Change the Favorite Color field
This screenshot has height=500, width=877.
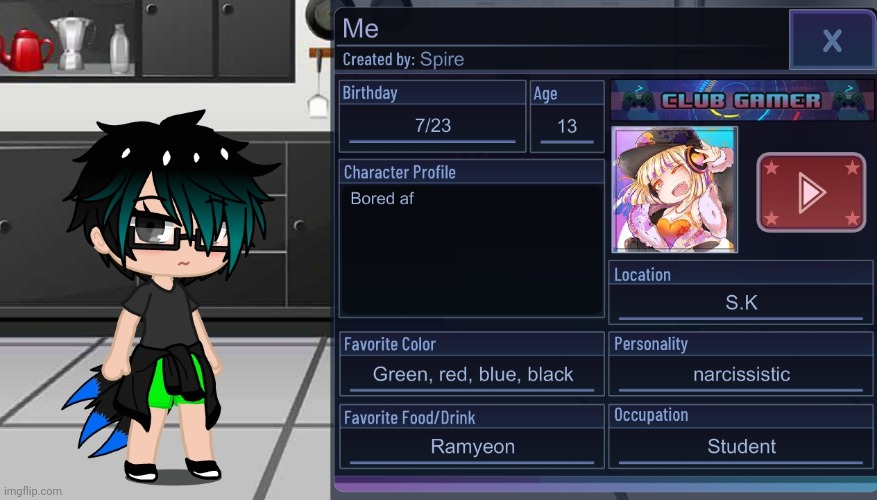tap(472, 375)
